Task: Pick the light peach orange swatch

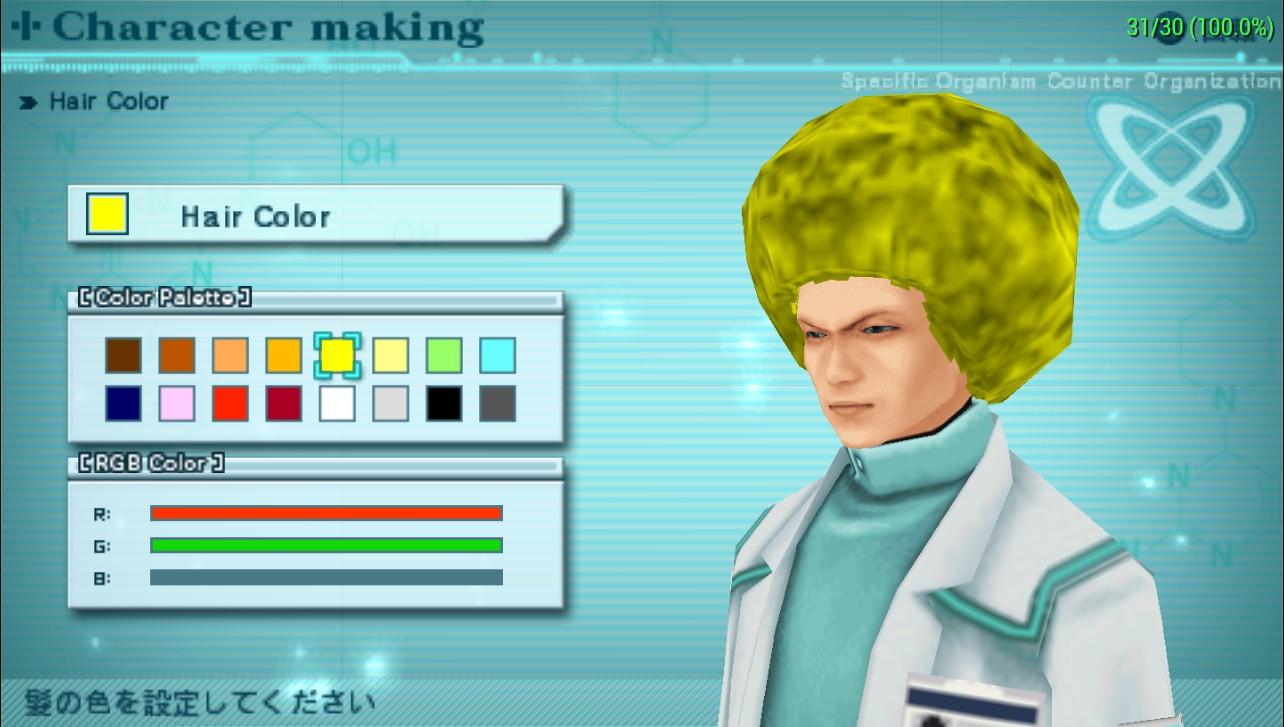Action: tap(230, 356)
